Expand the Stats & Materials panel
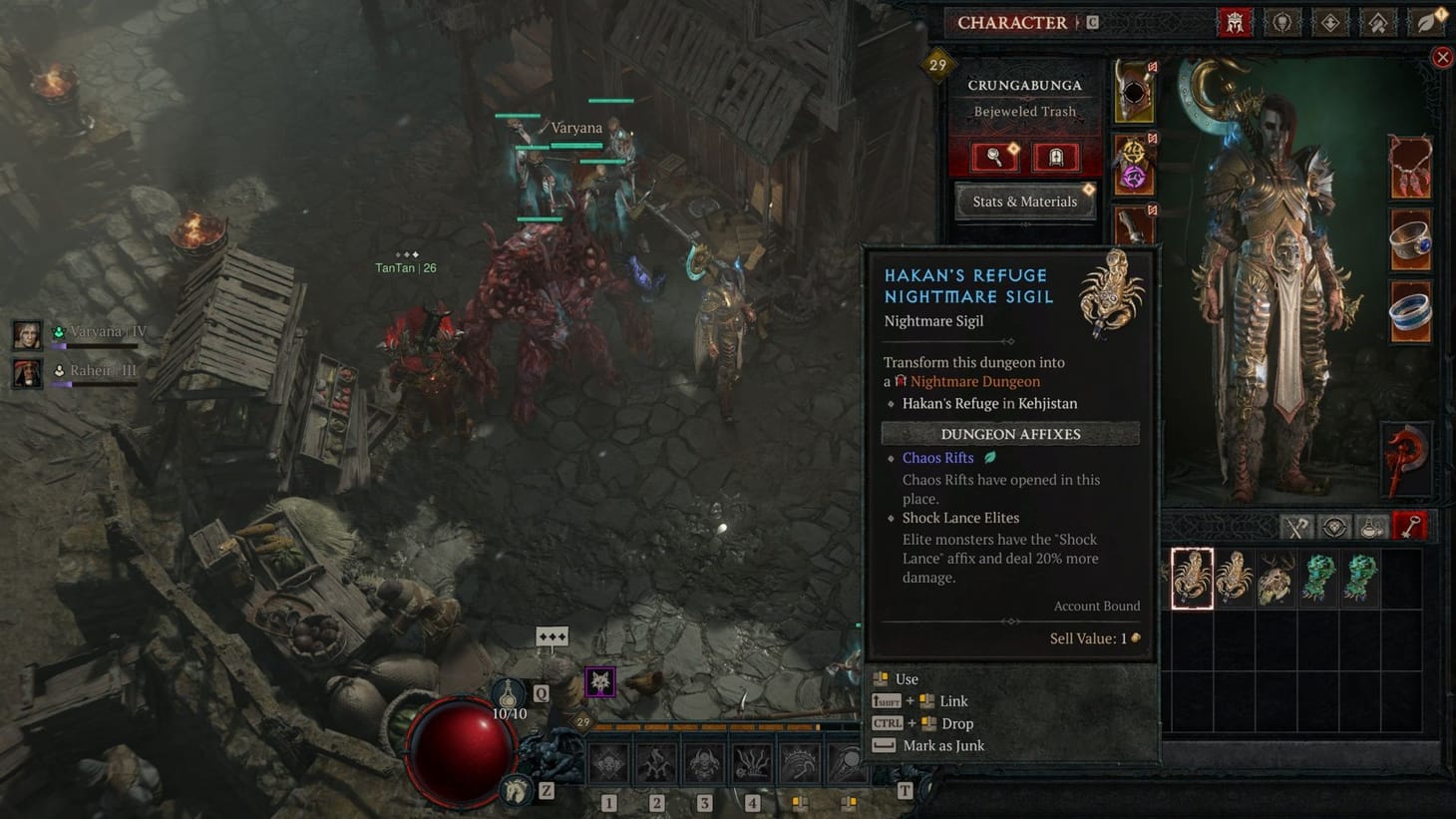Screen dimensions: 1456x819 click(x=1024, y=201)
